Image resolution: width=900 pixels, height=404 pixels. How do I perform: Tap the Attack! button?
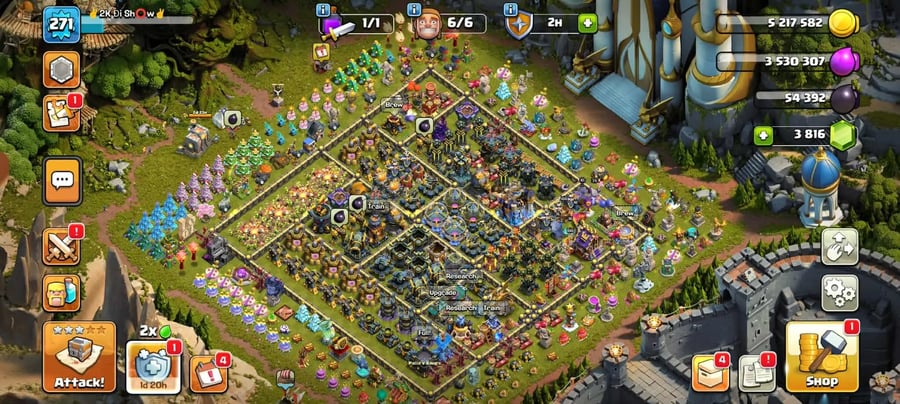pos(78,357)
